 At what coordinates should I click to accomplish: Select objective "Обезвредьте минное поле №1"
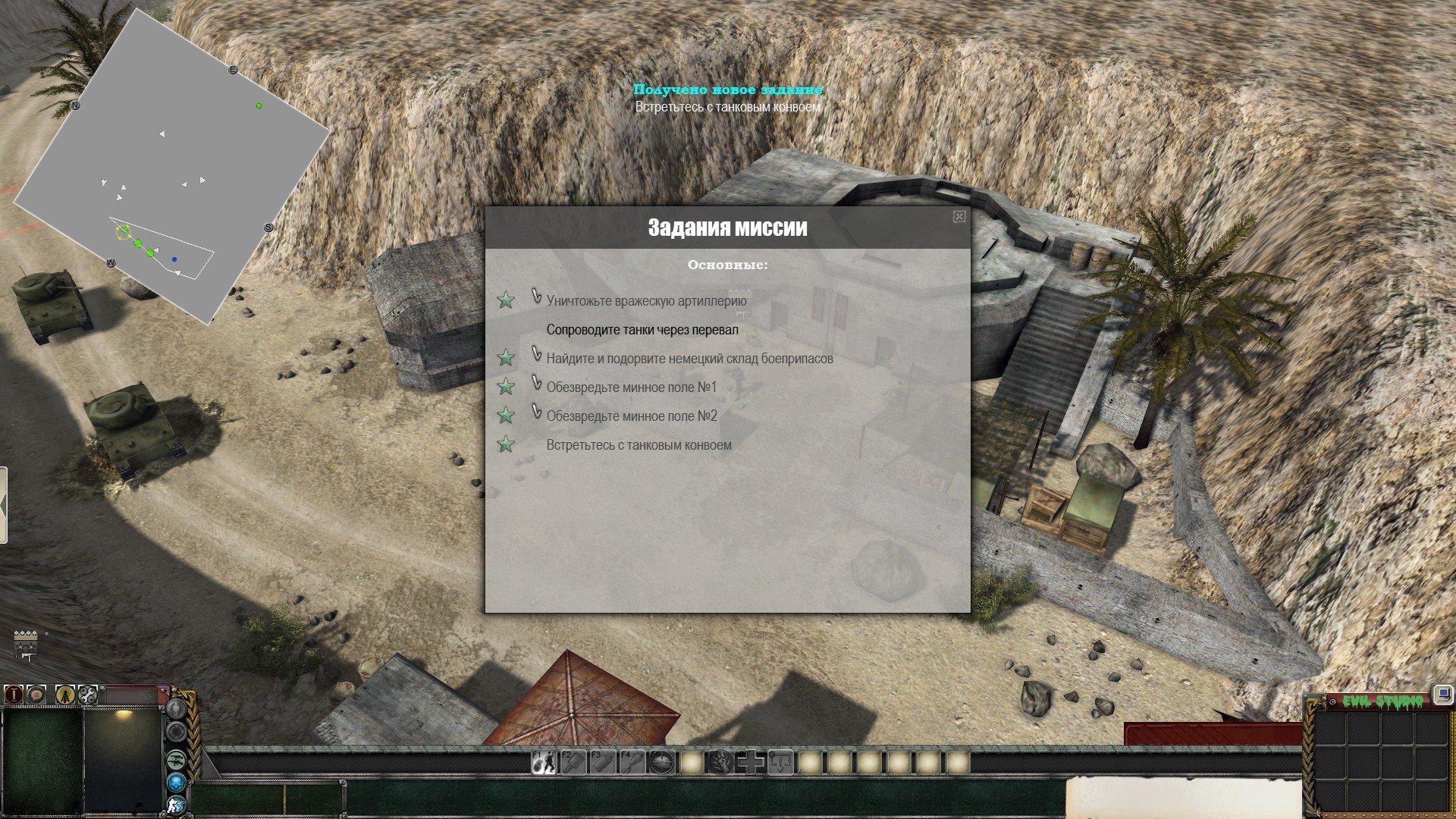(631, 388)
